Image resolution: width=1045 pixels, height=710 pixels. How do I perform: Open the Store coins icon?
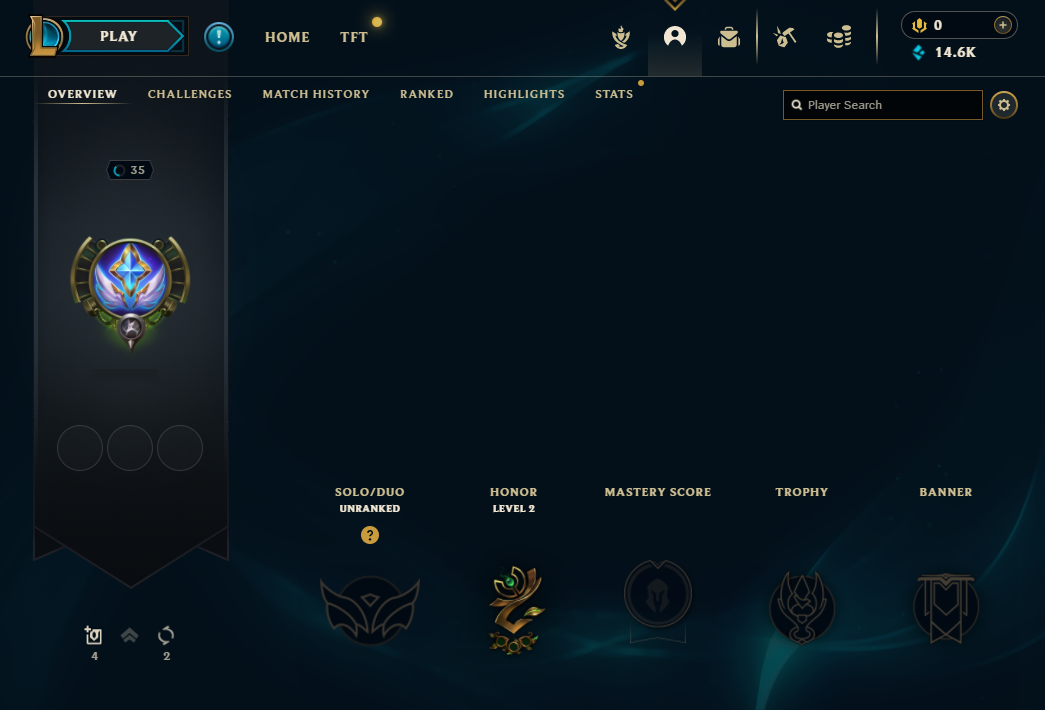tap(839, 37)
